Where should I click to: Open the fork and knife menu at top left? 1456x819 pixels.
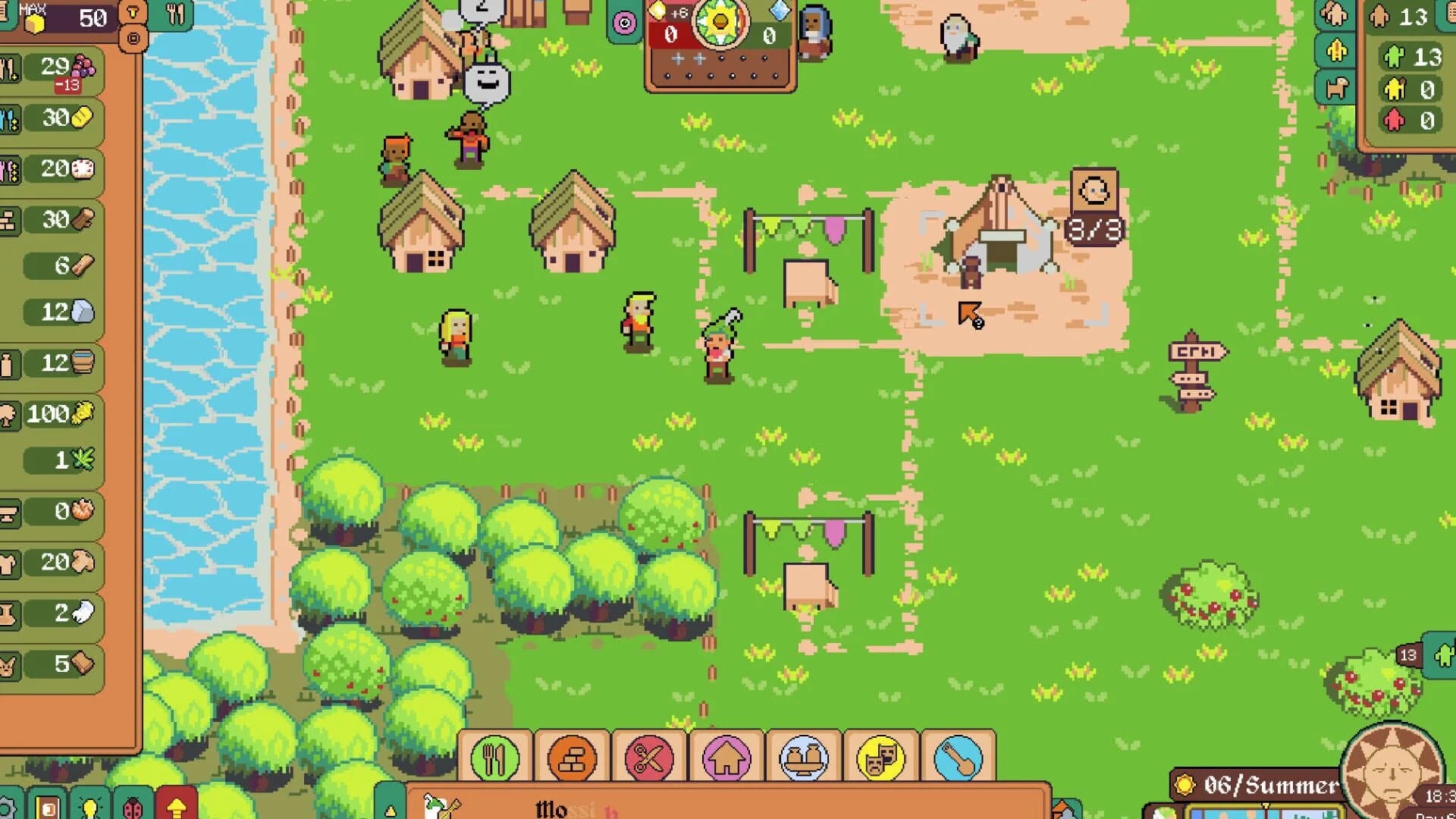tap(176, 13)
